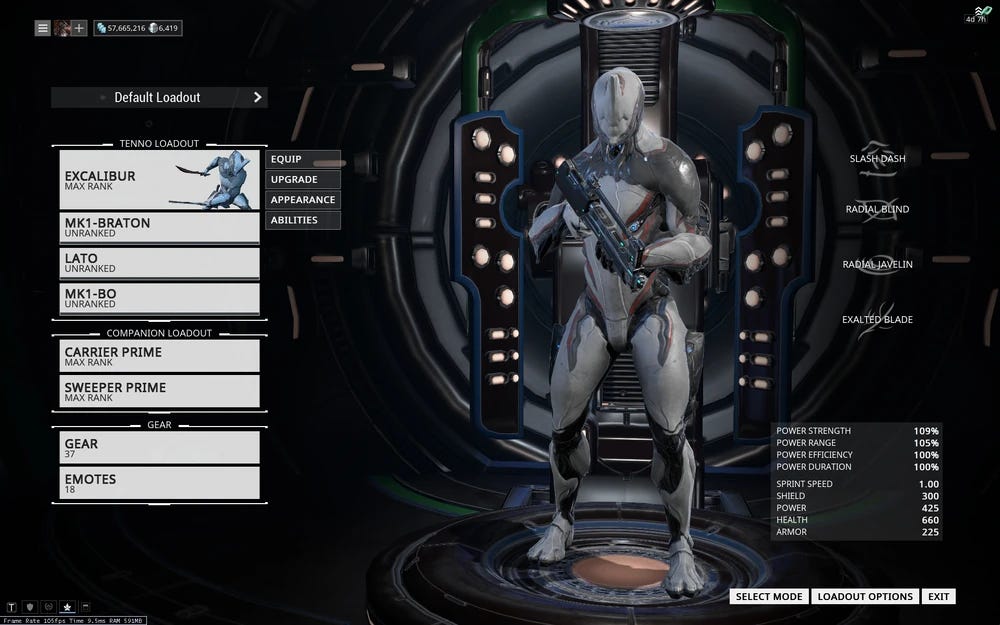Click the Equip button

tap(302, 159)
